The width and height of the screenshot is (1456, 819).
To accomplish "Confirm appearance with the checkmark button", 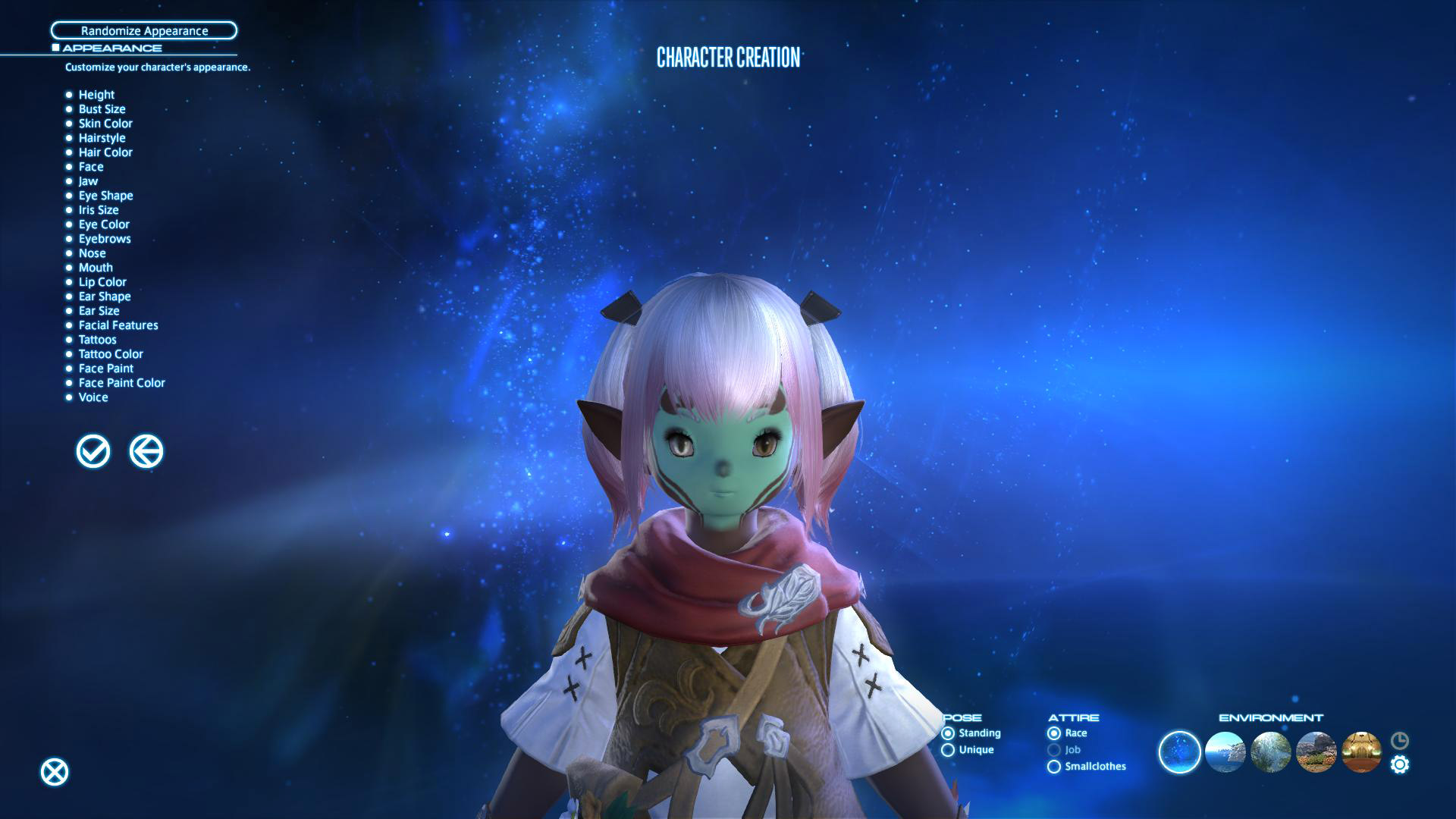I will (93, 452).
